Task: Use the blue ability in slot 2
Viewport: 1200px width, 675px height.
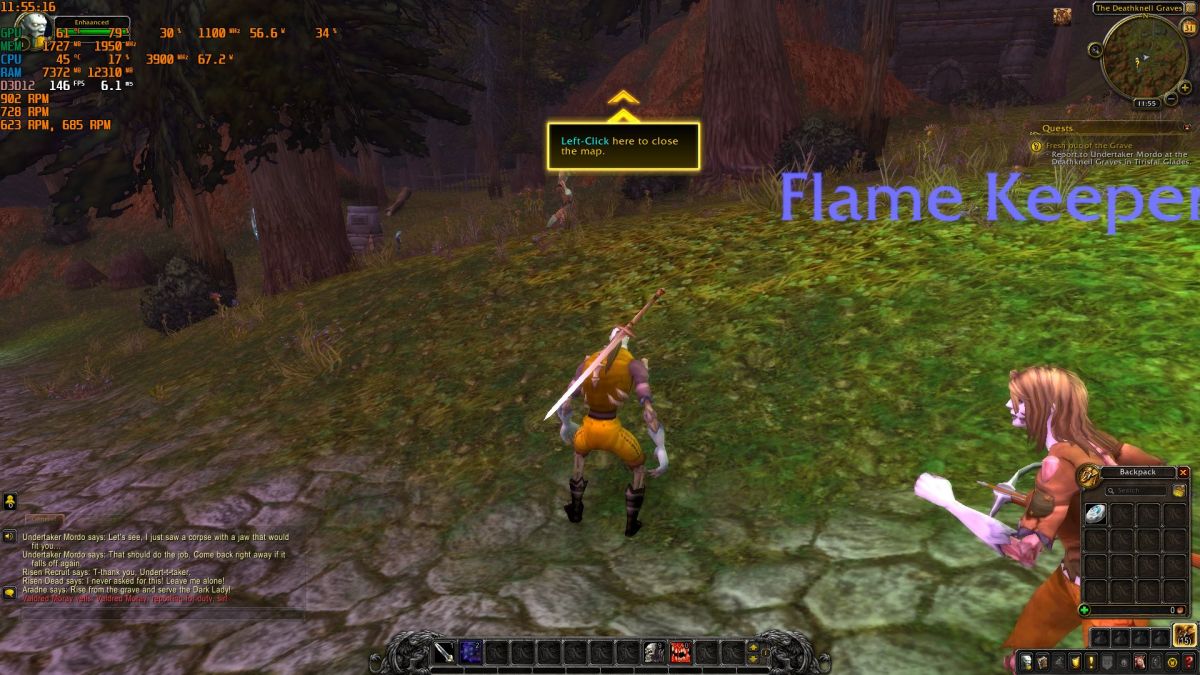Action: (470, 653)
